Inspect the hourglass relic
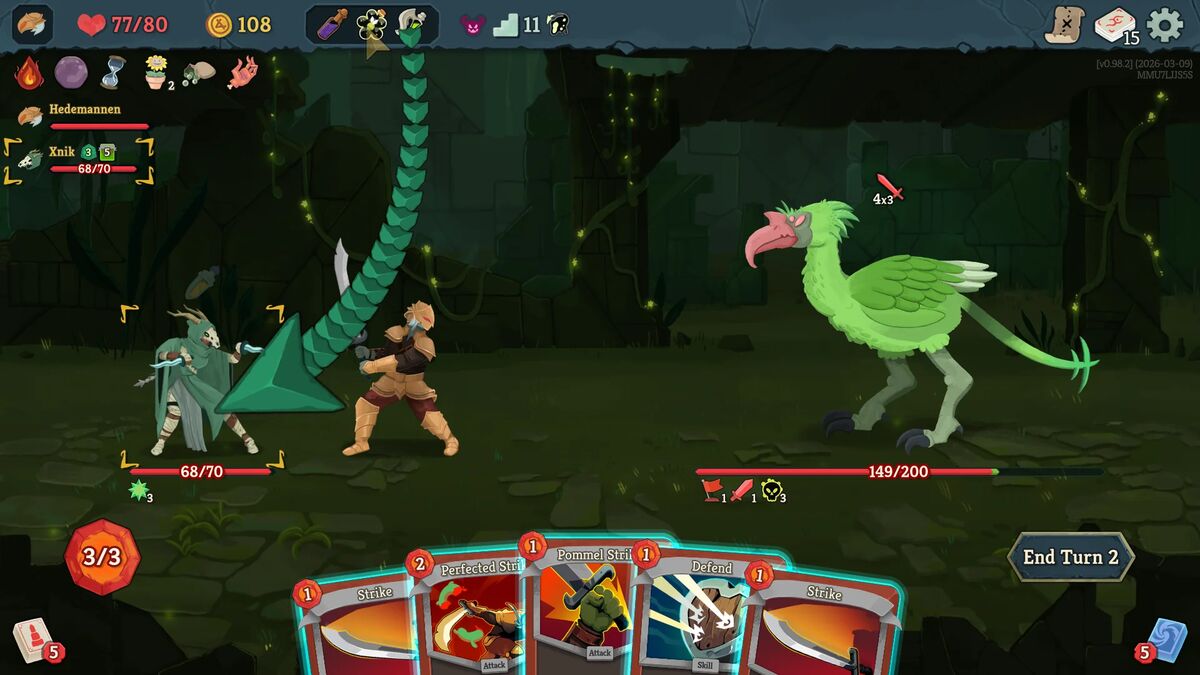Image resolution: width=1200 pixels, height=675 pixels. tap(112, 73)
